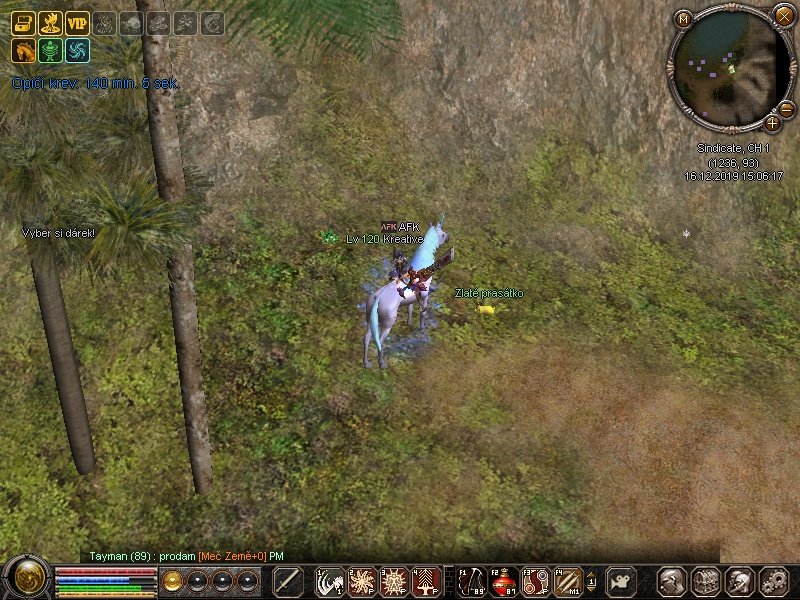Click the golden VIP icon
This screenshot has width=800, height=600.
77,23
